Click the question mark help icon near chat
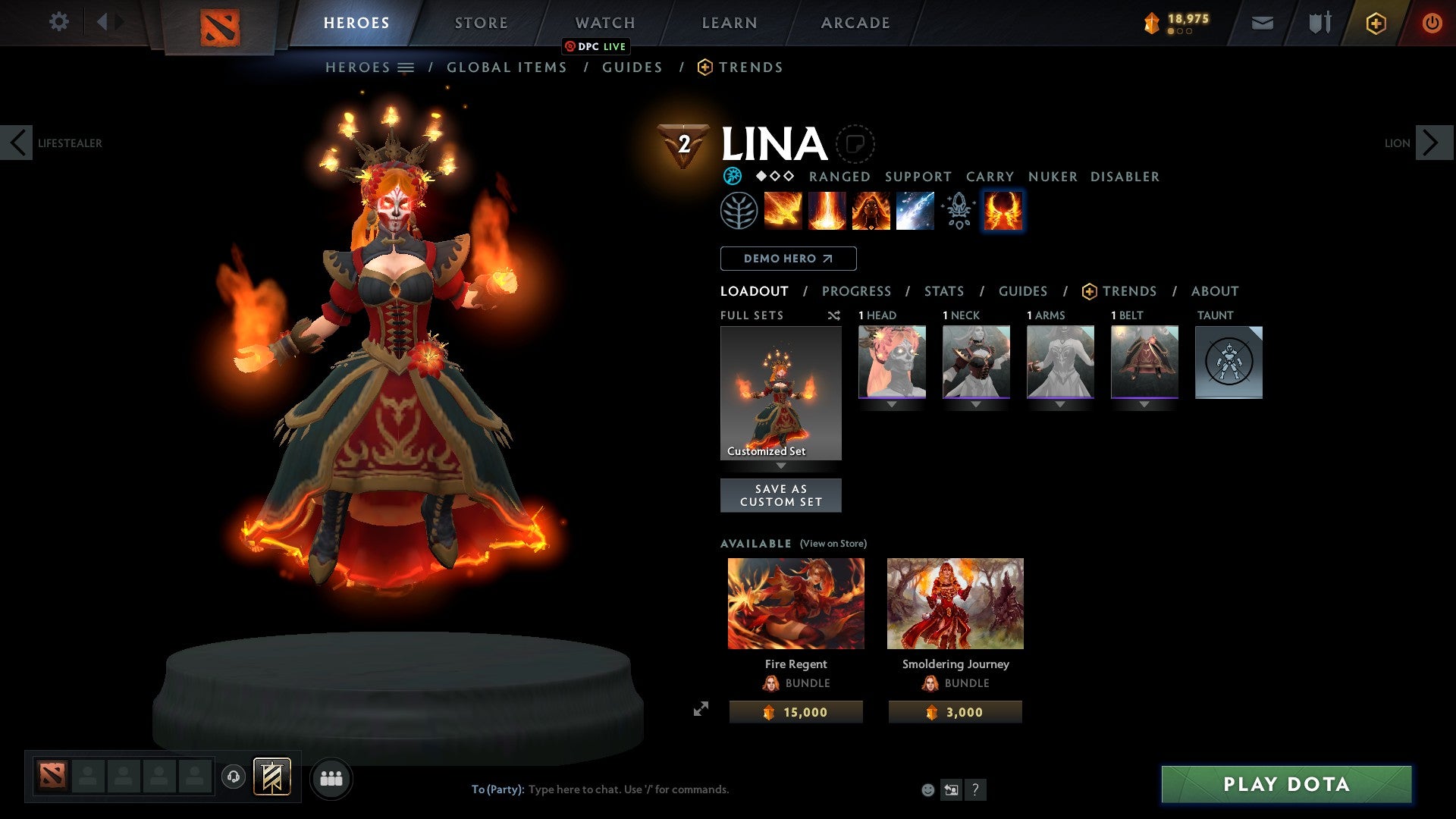The image size is (1456, 819). [975, 789]
